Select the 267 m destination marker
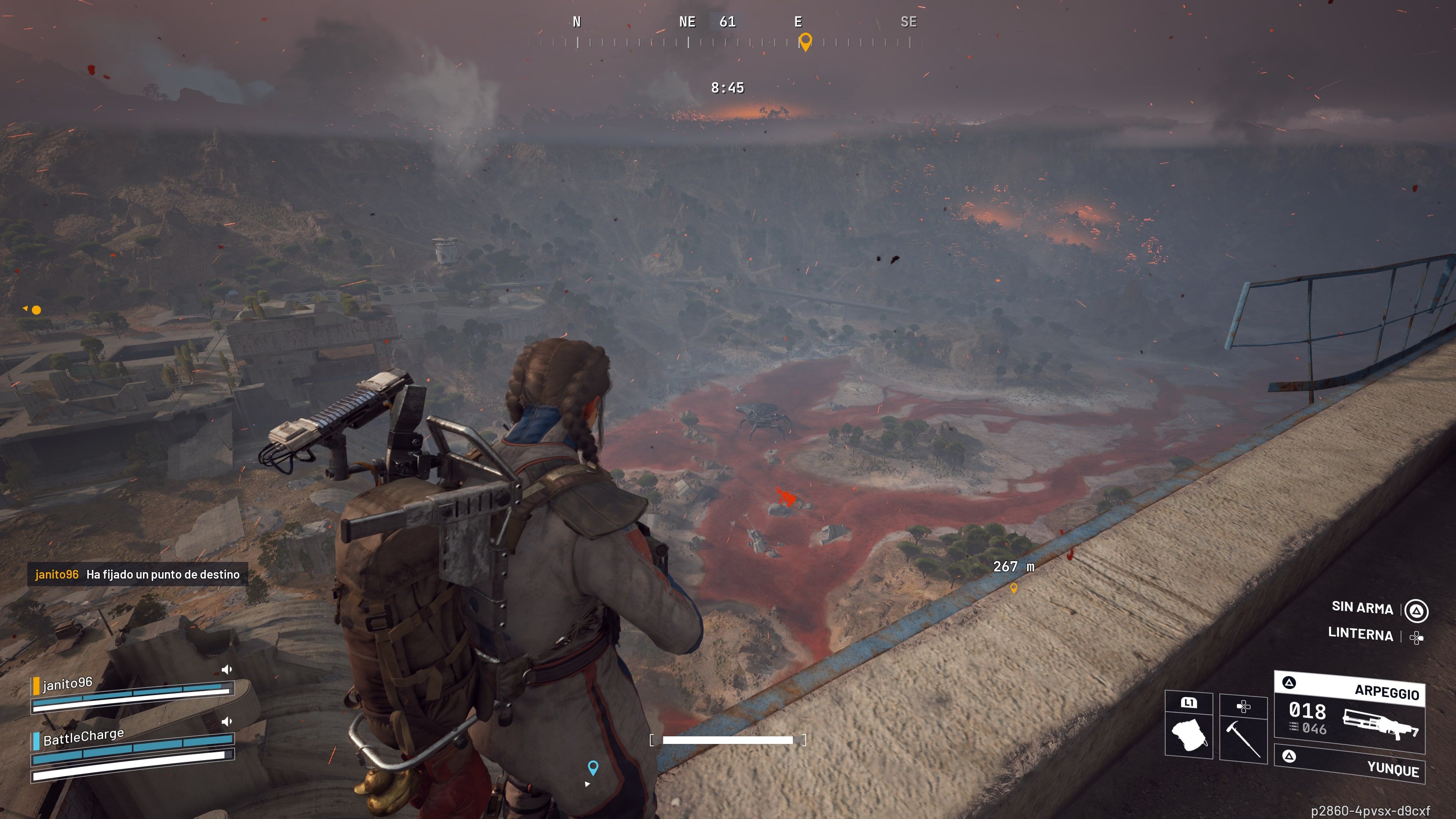 1014,587
